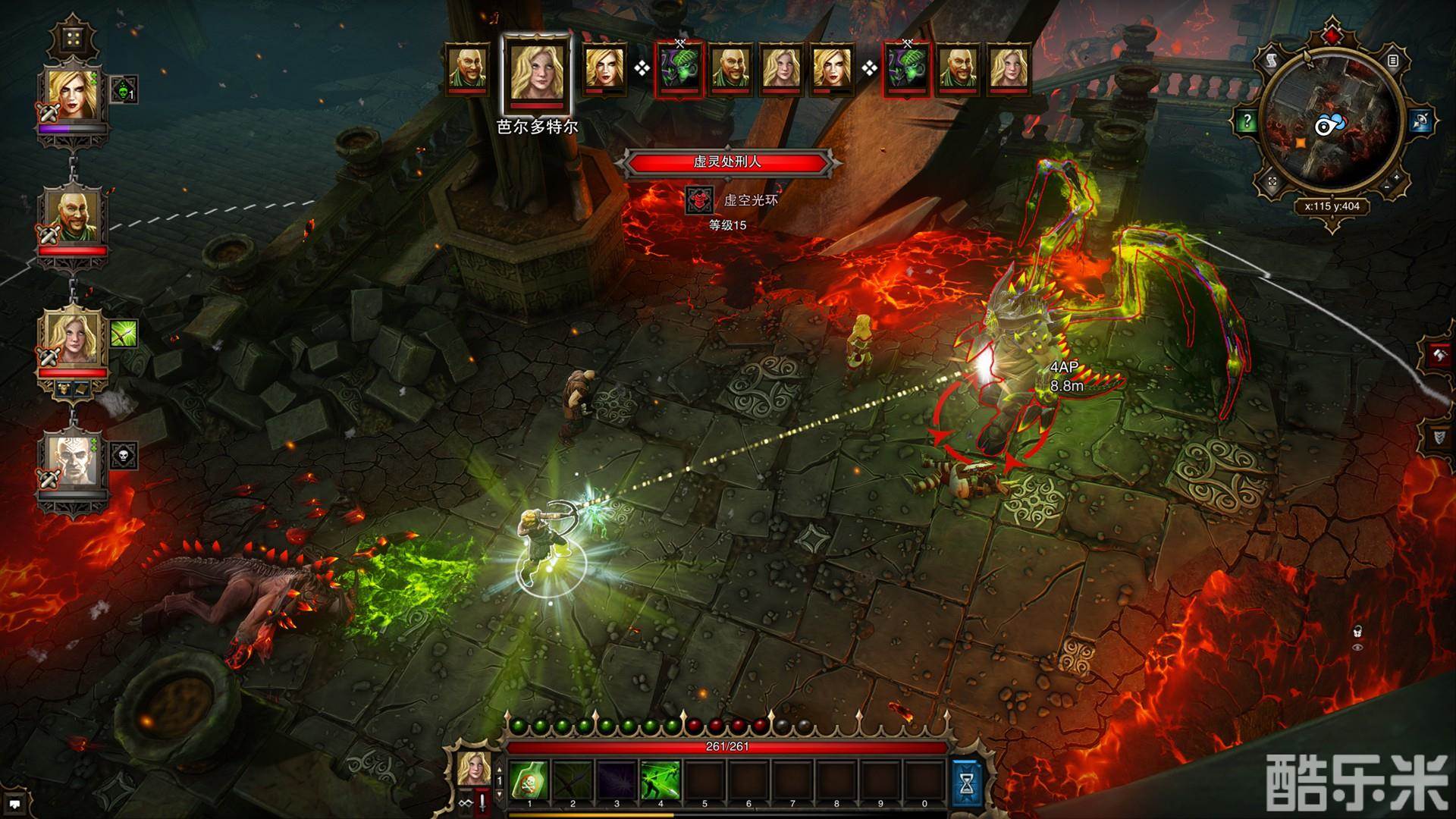Zoom out the minimap with the minus button

coord(1386,187)
